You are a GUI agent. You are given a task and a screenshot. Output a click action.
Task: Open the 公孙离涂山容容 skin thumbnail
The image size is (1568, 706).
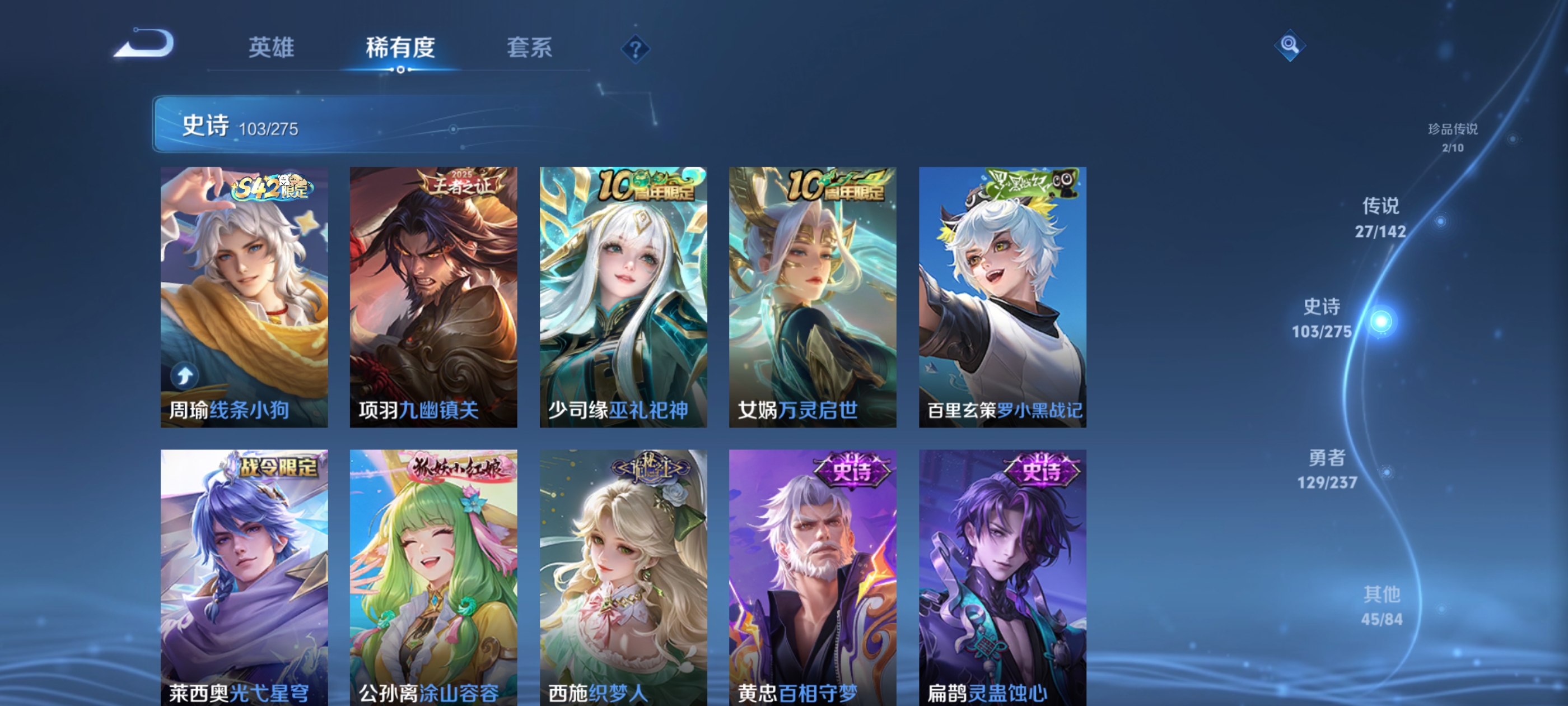pyautogui.click(x=434, y=579)
